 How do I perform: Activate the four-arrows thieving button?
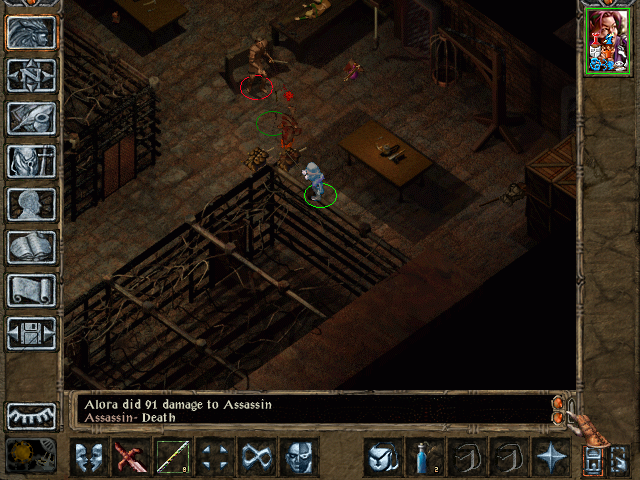(x=214, y=457)
